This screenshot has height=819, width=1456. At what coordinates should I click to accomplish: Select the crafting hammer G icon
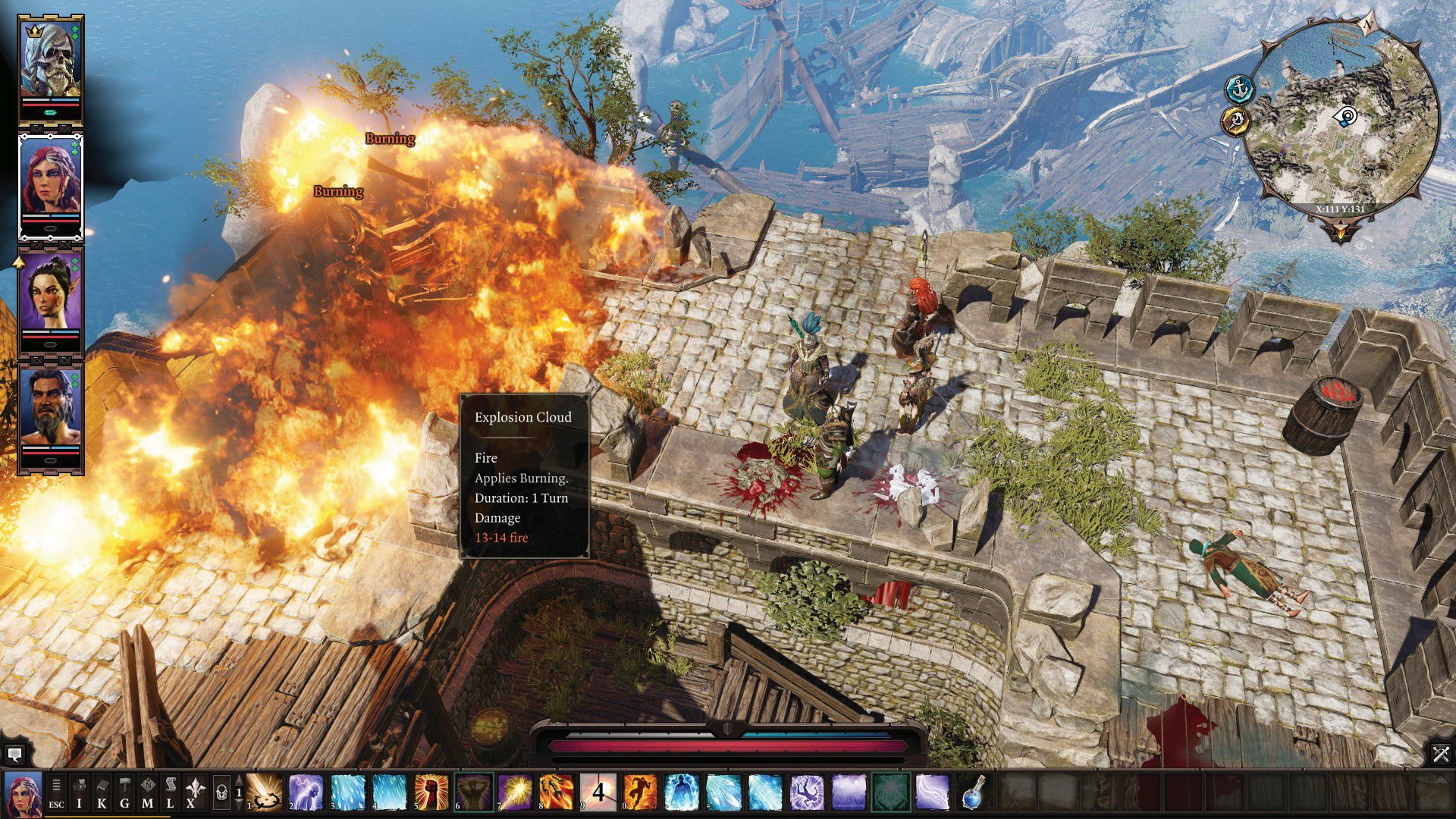(124, 792)
